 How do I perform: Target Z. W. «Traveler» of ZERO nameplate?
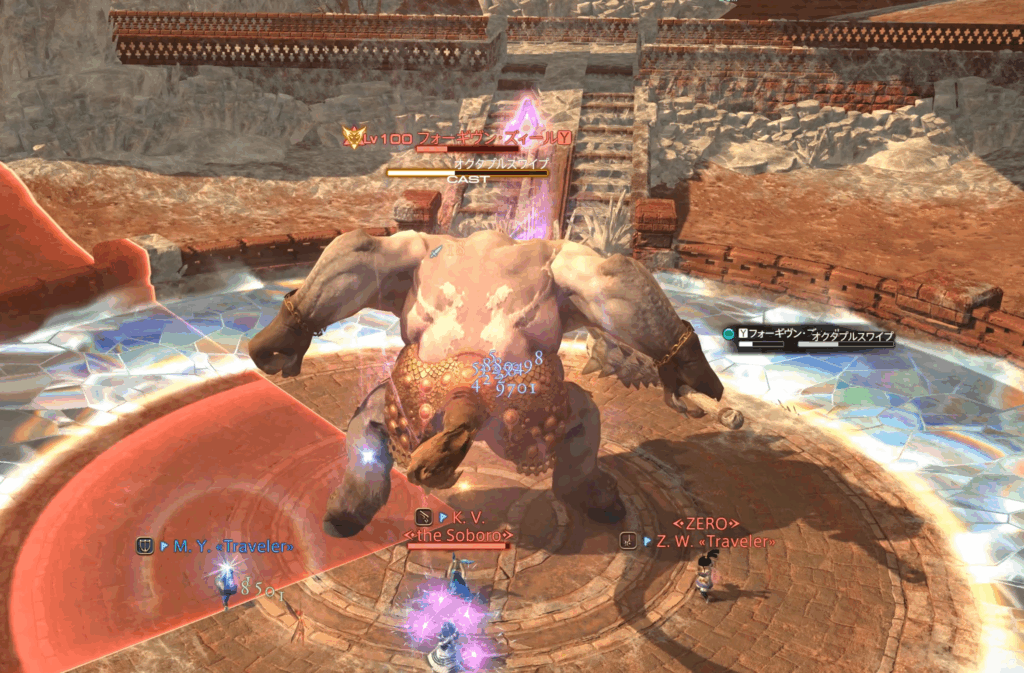coord(712,541)
